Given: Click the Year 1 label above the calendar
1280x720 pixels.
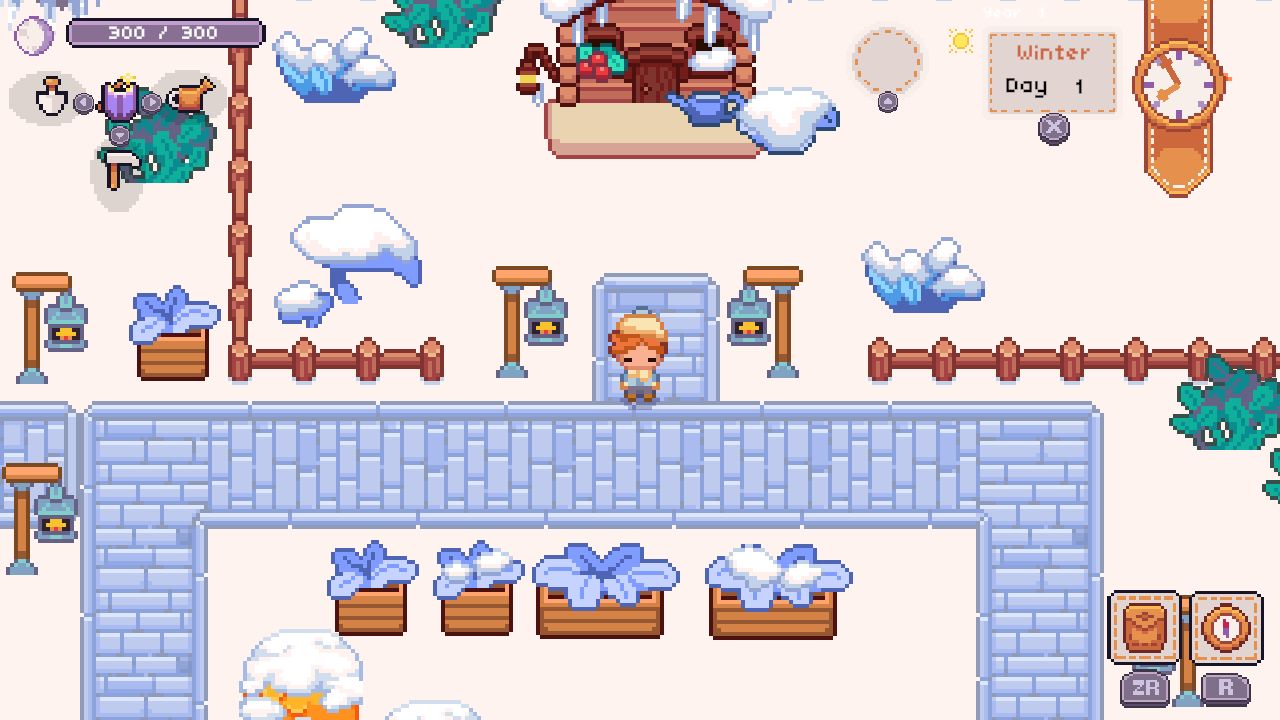Looking at the screenshot, I should point(1017,10).
